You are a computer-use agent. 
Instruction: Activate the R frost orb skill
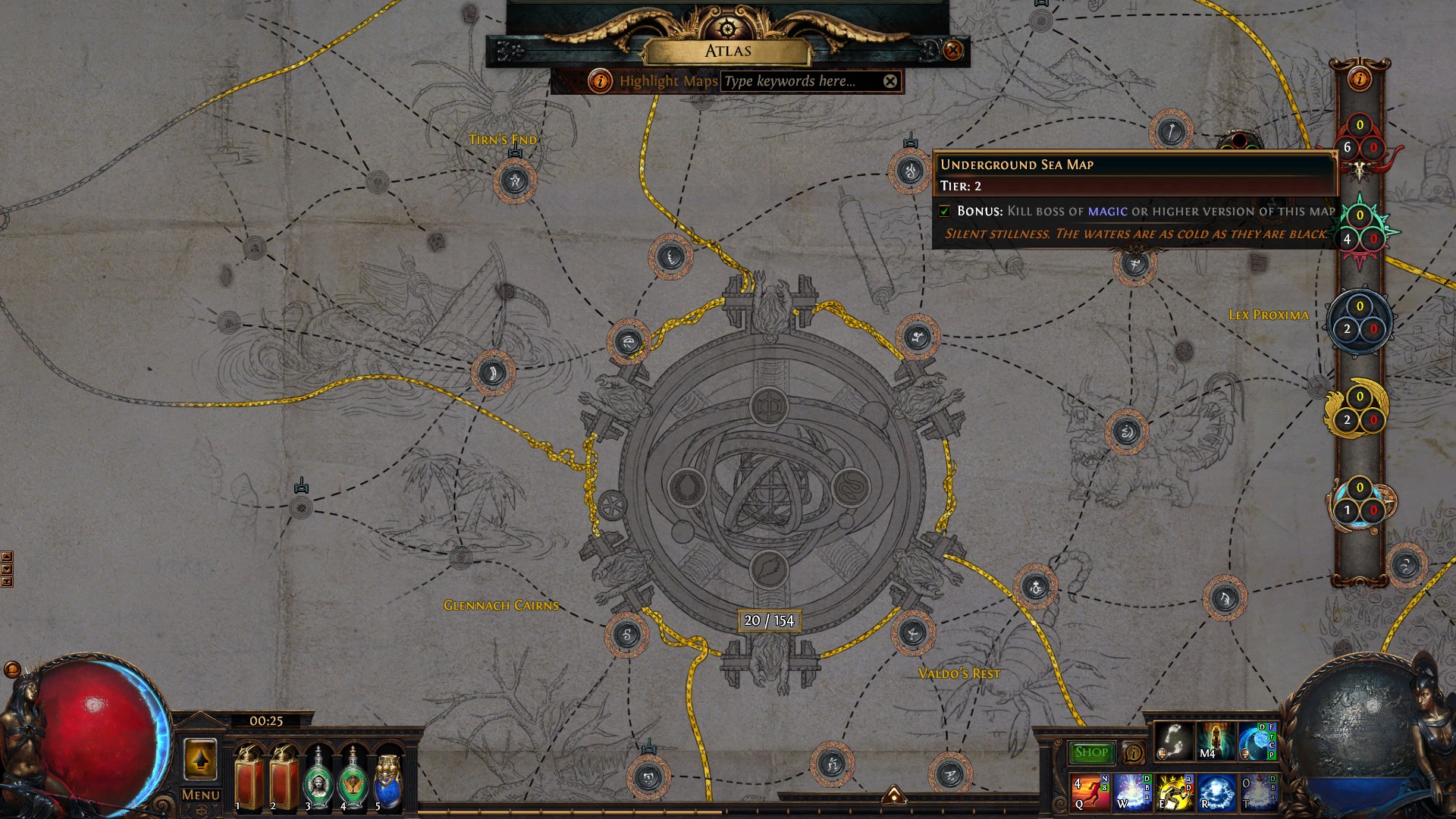point(1216,792)
